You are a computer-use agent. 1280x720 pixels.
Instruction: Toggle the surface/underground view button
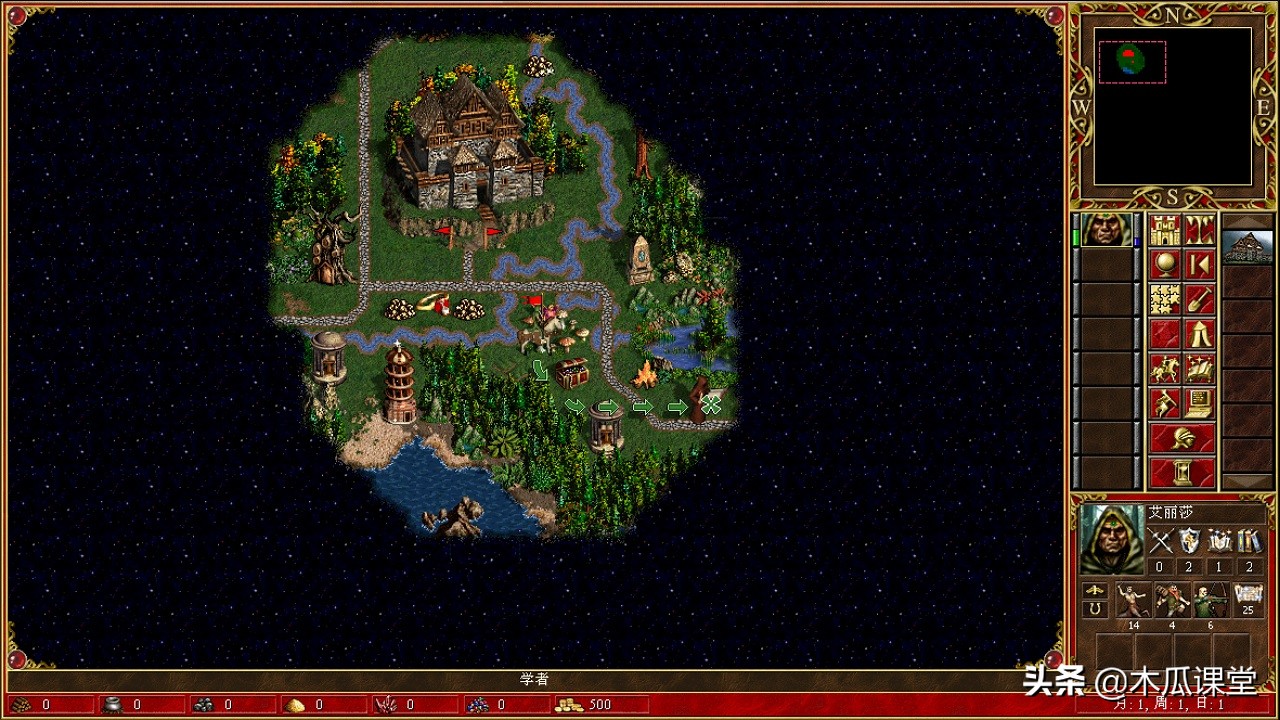1200,230
